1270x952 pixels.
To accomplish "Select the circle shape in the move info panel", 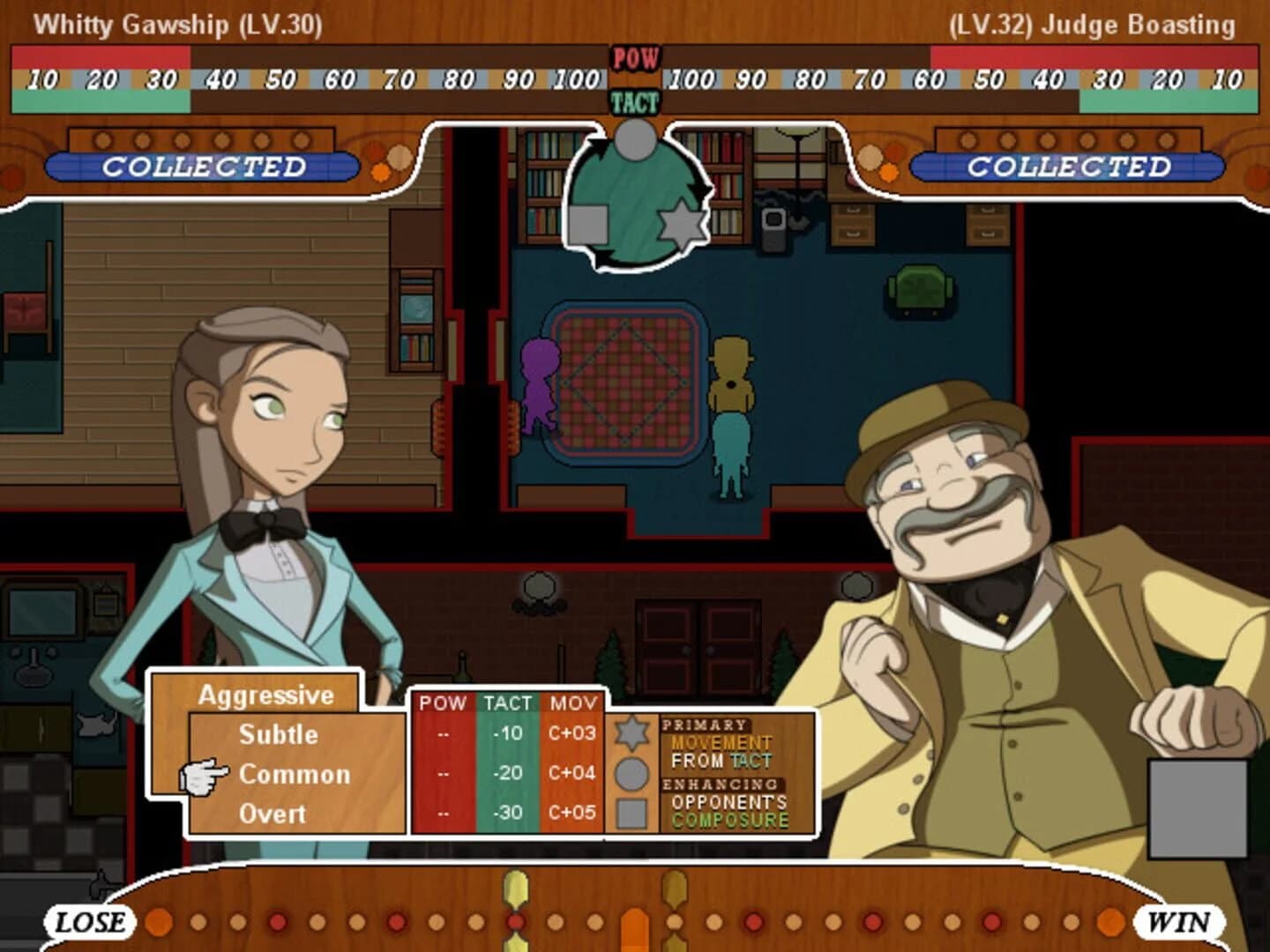I will [x=634, y=771].
